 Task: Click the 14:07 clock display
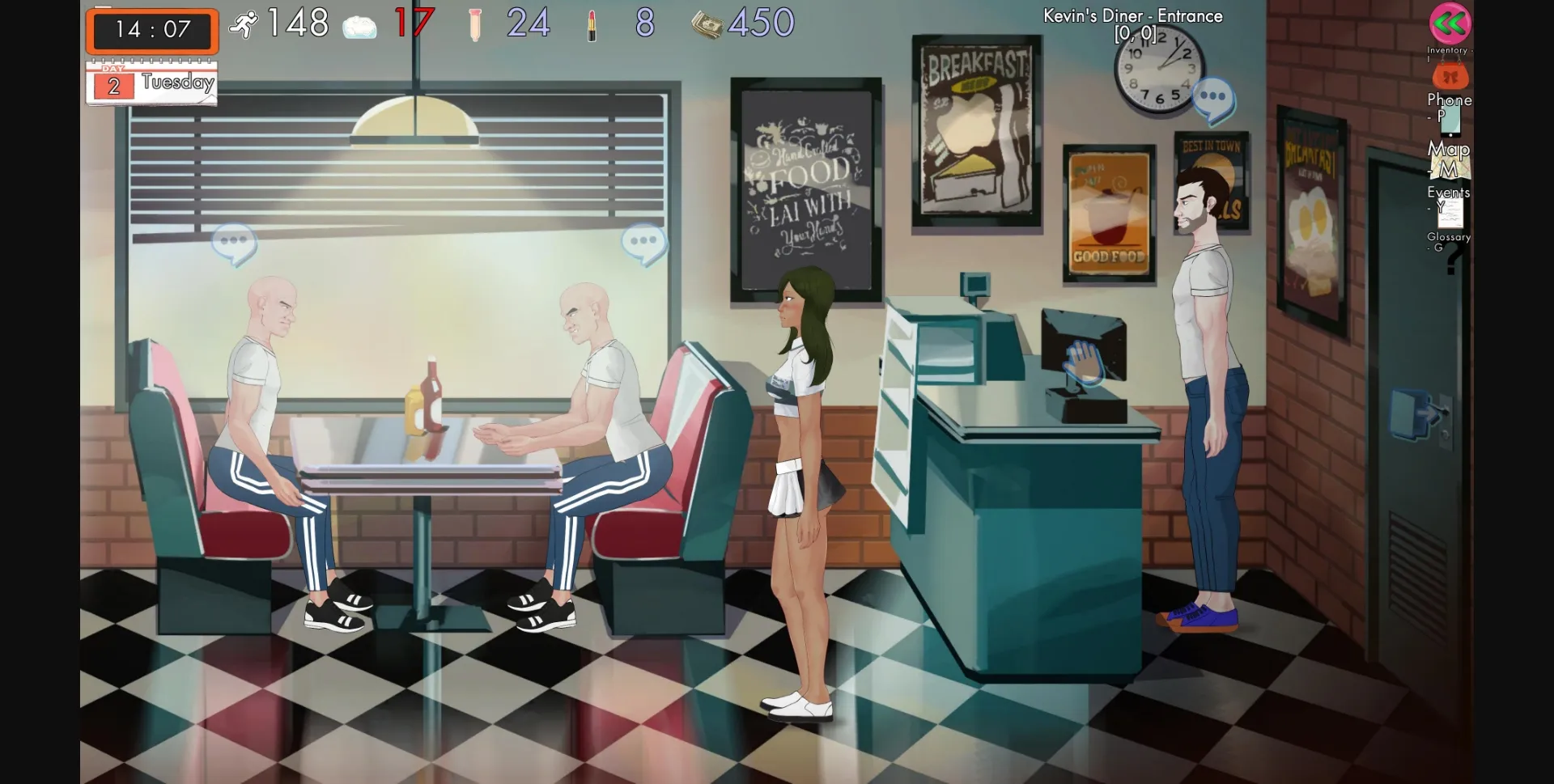[152, 31]
